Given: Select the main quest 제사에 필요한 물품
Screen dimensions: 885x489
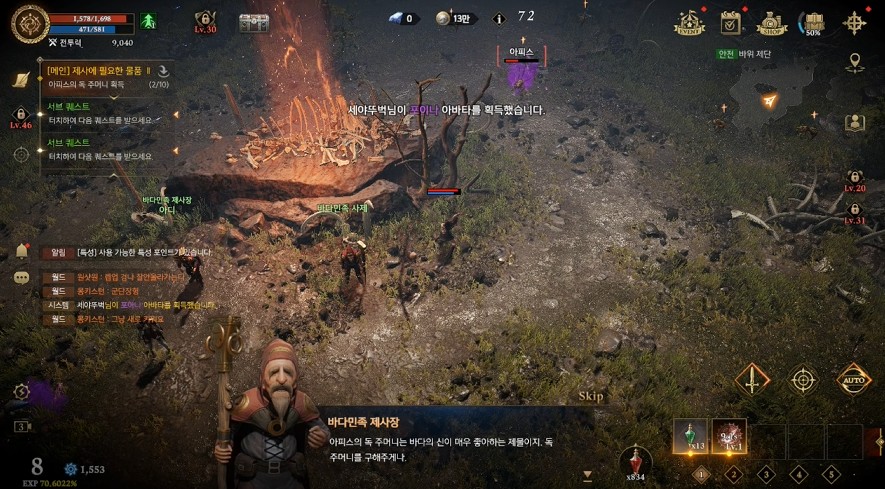Looking at the screenshot, I should tap(100, 77).
